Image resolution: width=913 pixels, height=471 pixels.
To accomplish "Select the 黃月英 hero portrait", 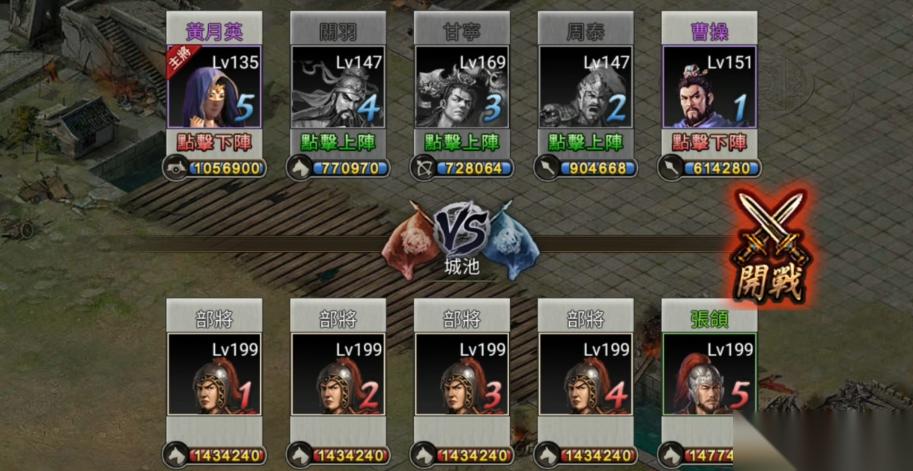I will pyautogui.click(x=214, y=87).
